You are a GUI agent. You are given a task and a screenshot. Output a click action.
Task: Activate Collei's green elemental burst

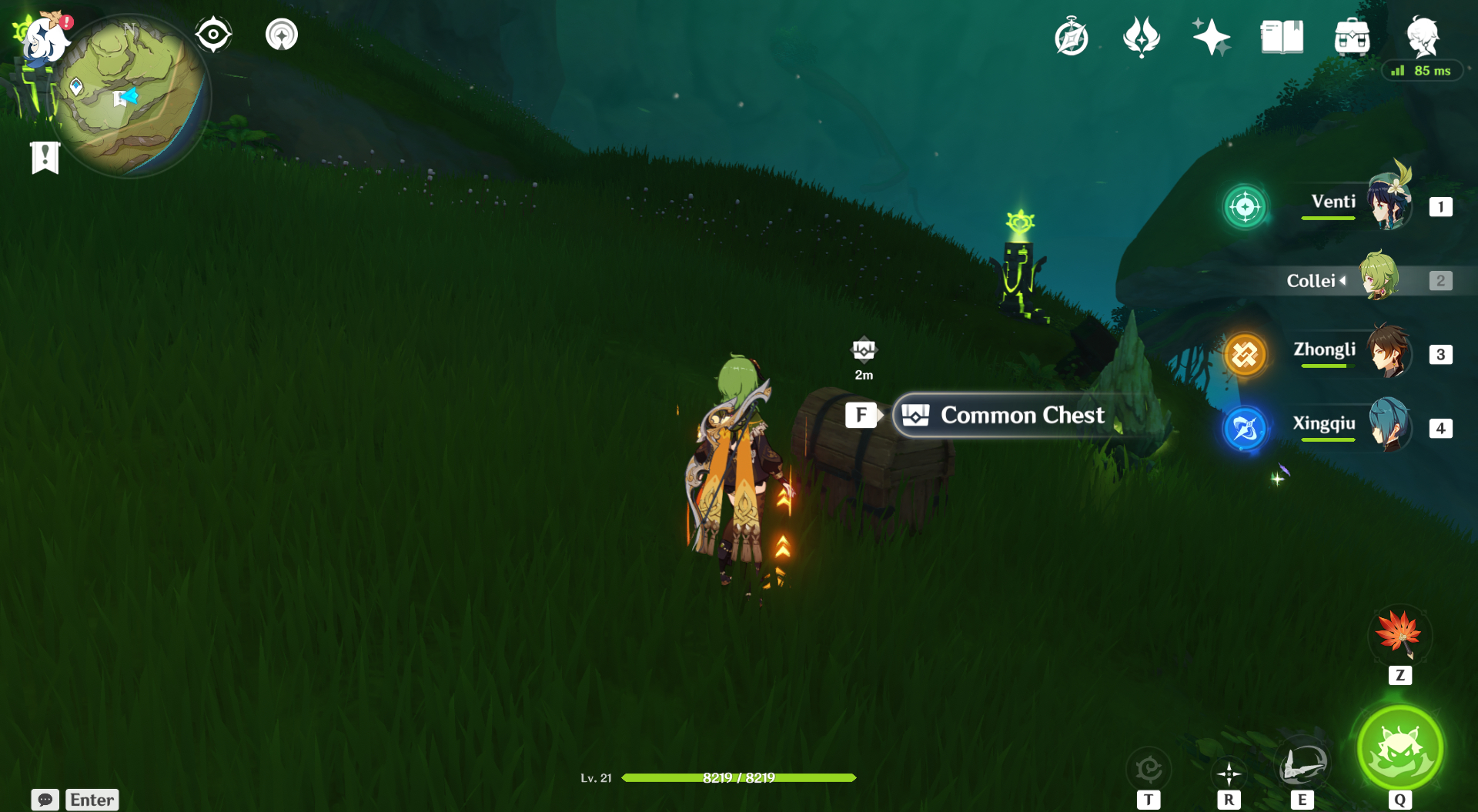coord(1399,748)
